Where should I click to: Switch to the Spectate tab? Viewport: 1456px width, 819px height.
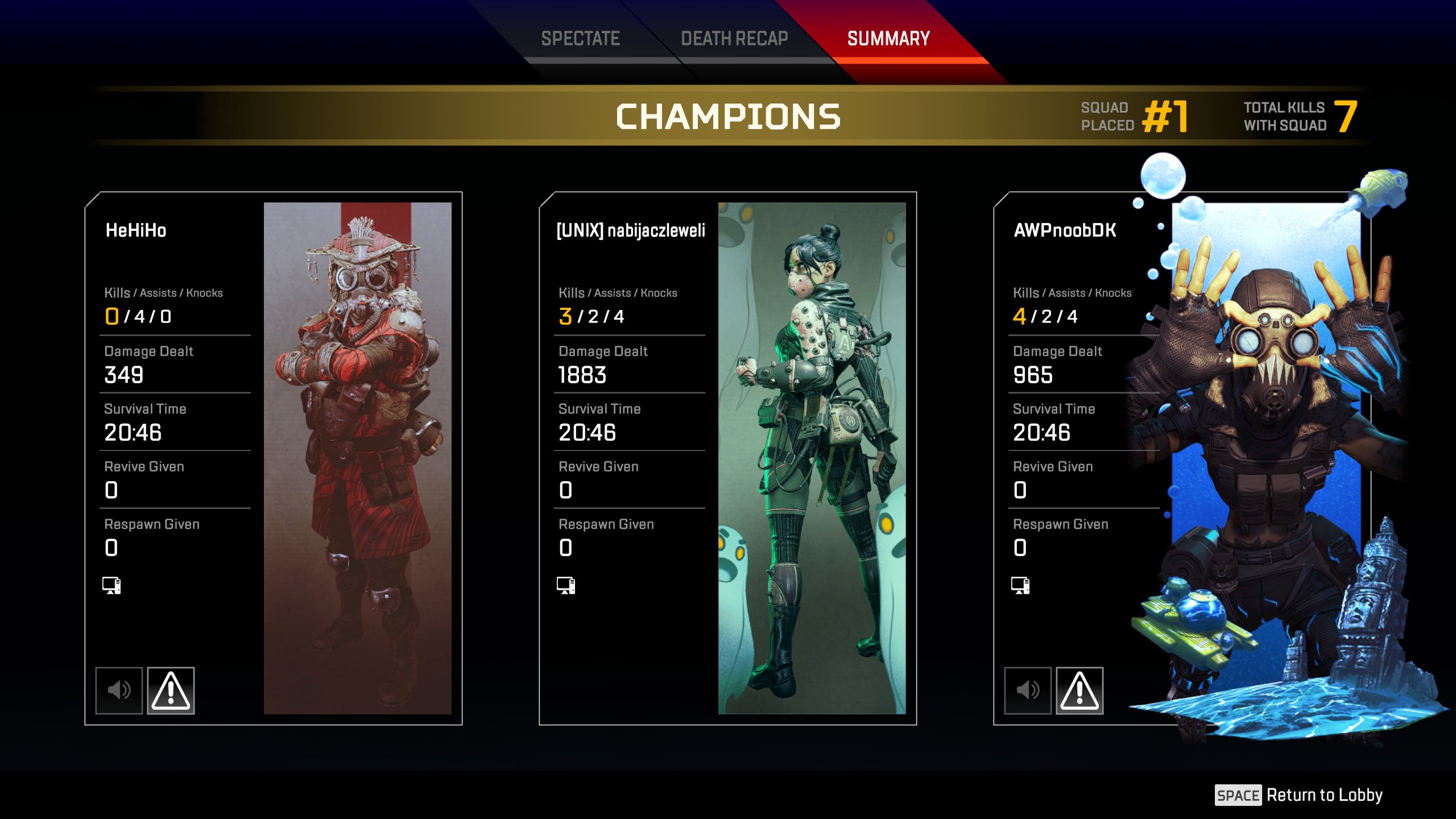click(580, 39)
